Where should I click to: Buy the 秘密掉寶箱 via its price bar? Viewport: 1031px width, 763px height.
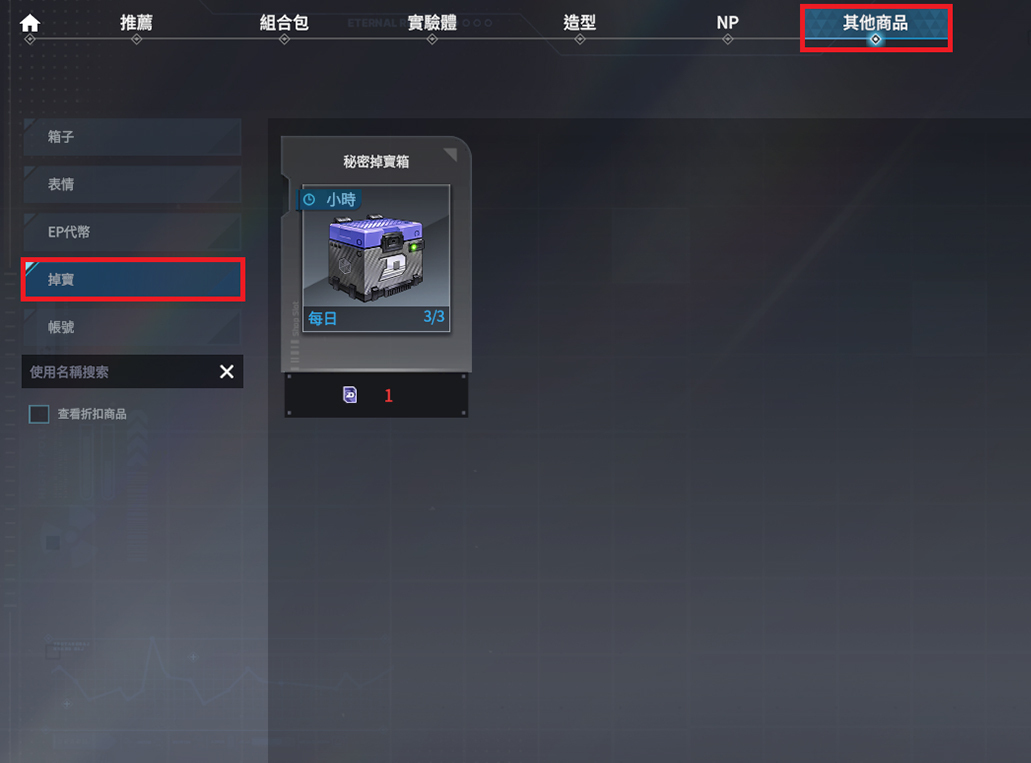(376, 396)
